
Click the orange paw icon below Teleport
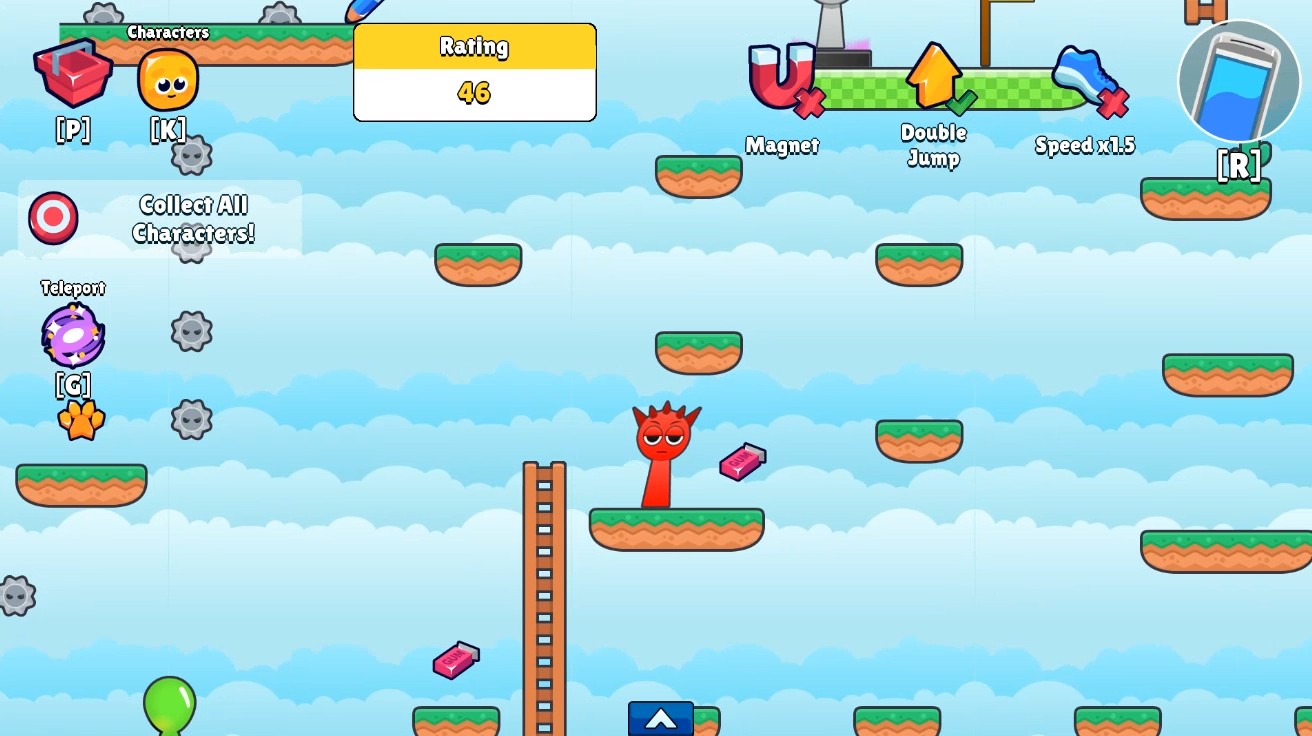tap(82, 420)
